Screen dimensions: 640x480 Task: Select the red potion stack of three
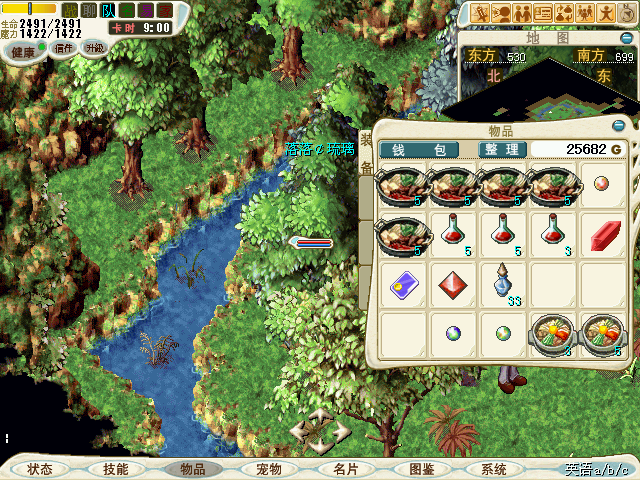[550, 235]
